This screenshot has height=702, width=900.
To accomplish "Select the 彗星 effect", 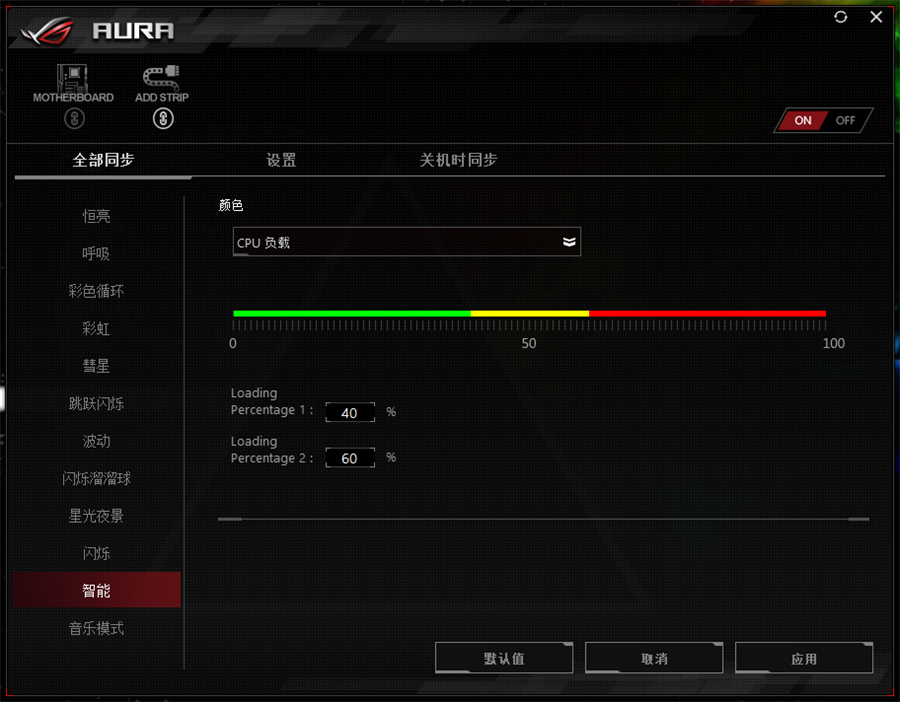I will (97, 366).
